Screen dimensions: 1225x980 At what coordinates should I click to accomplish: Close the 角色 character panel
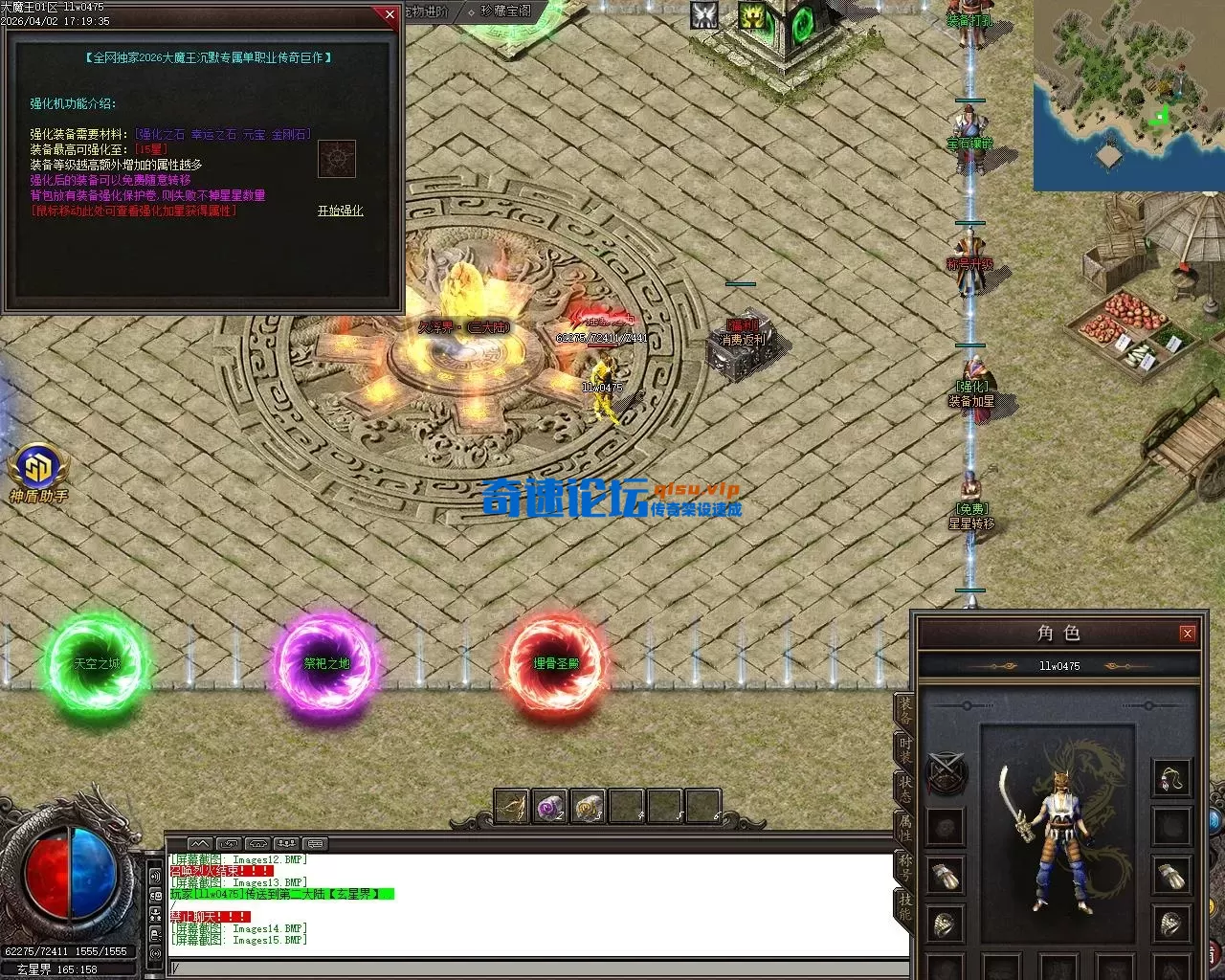pos(1187,633)
